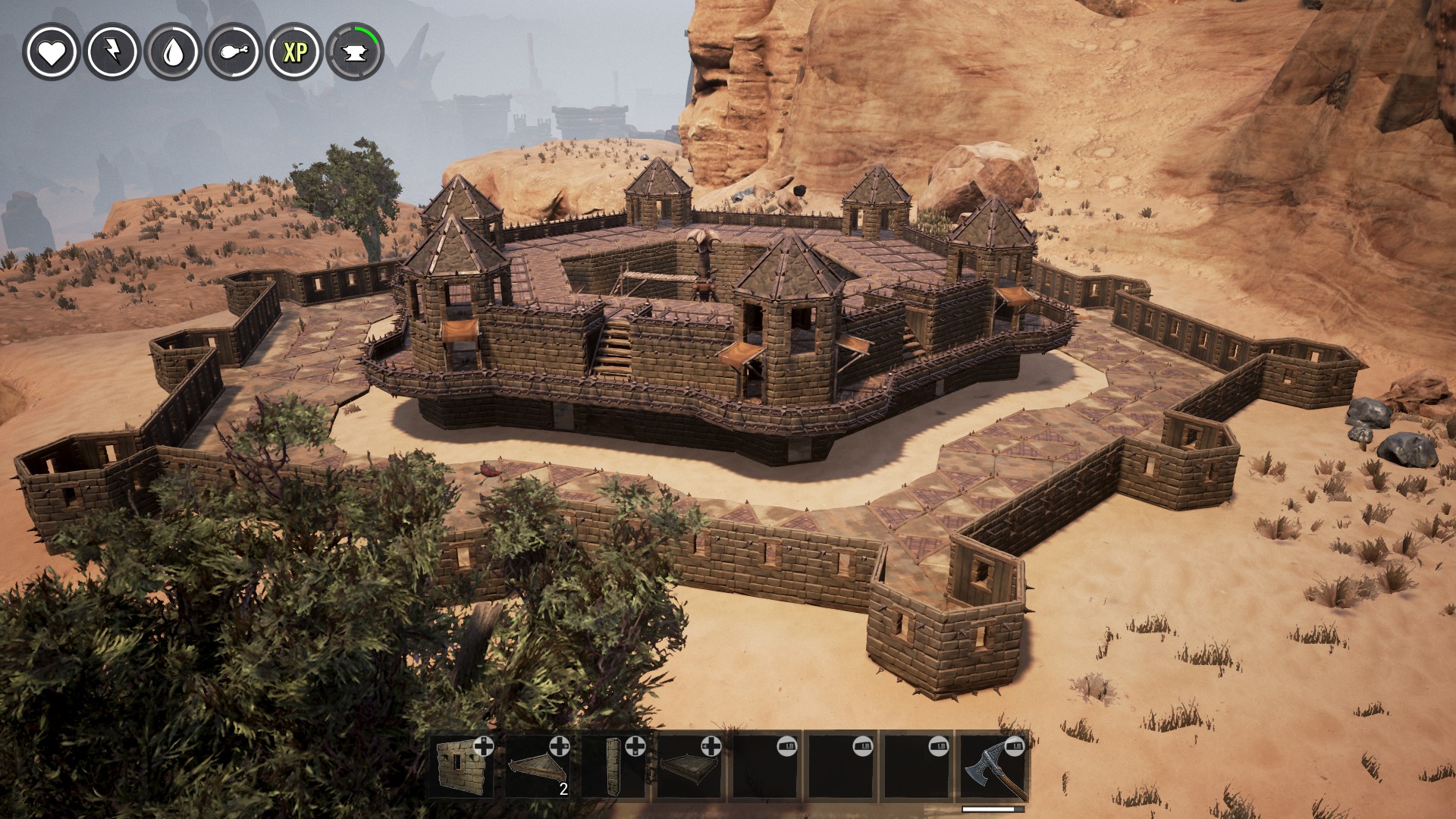Equip the axe from the hotbar

[993, 766]
